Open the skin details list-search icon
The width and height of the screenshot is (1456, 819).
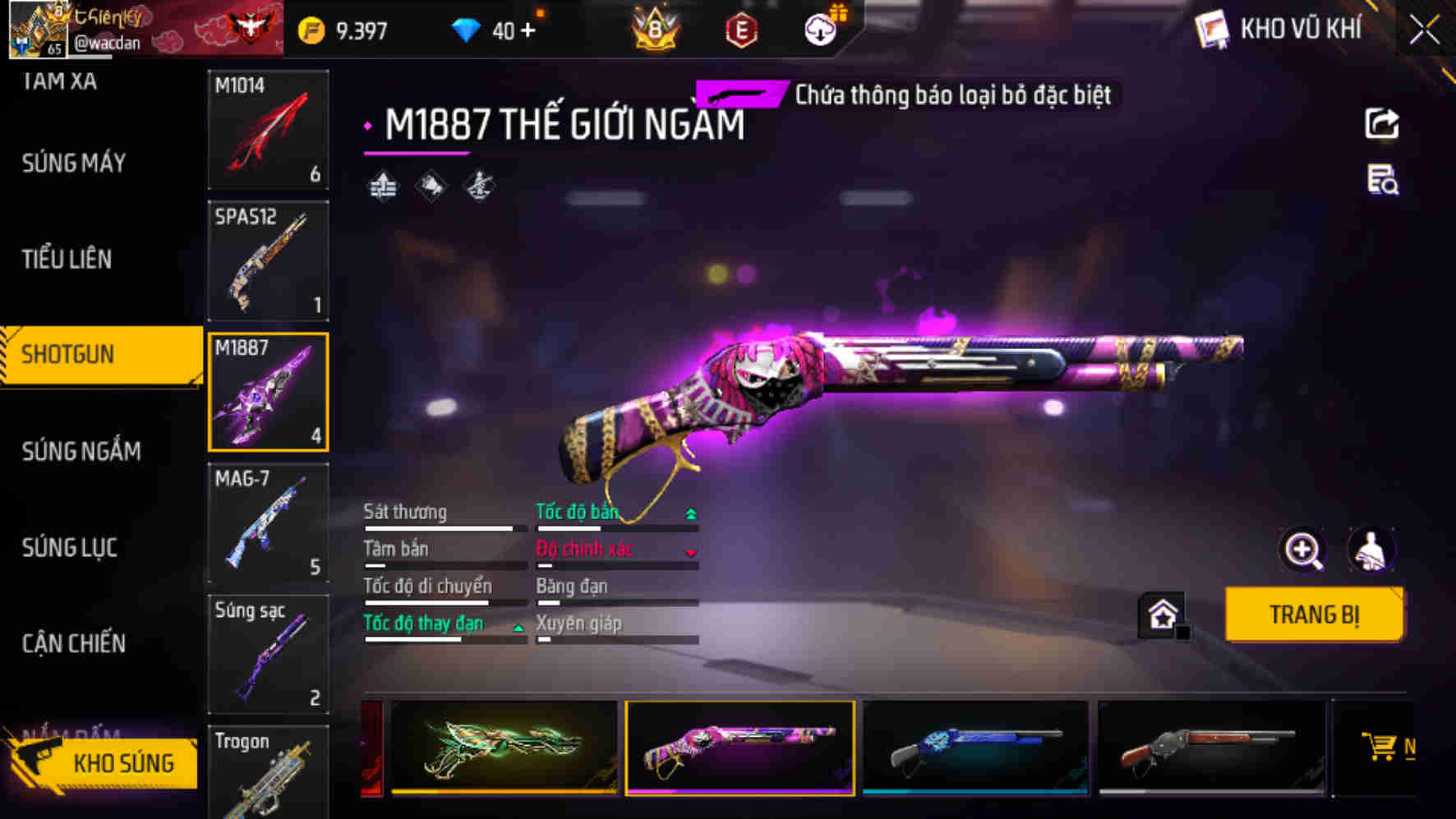1382,180
